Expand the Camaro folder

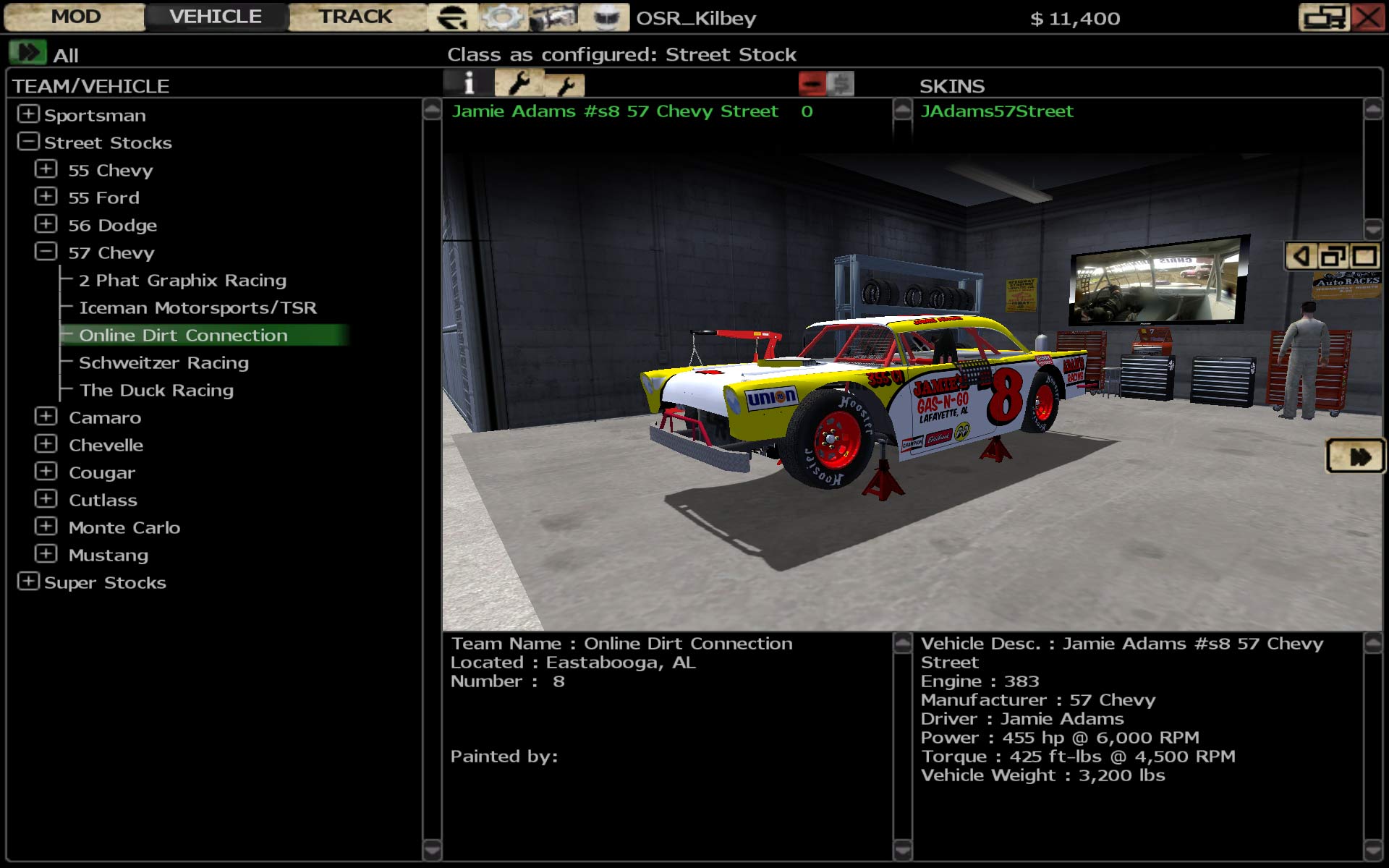(46, 417)
